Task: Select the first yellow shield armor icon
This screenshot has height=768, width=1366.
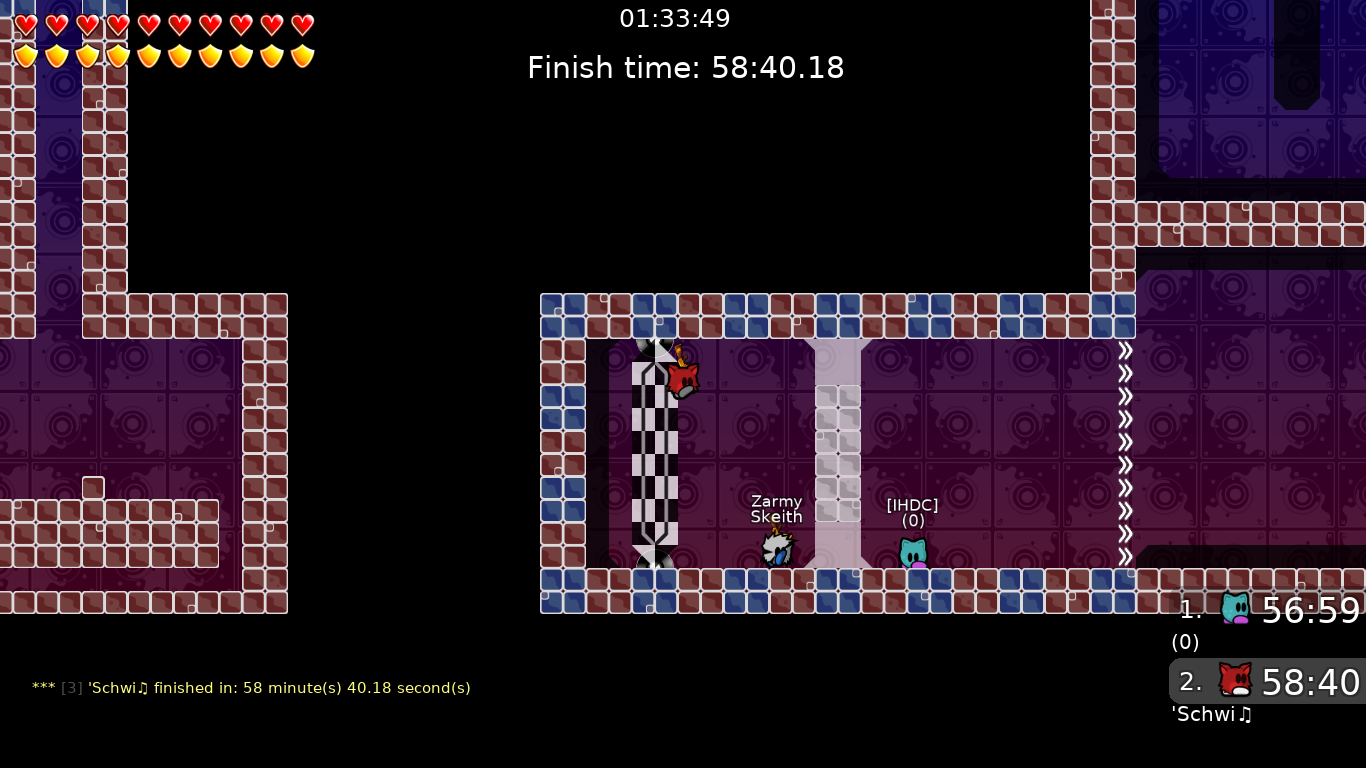Action: [26, 54]
